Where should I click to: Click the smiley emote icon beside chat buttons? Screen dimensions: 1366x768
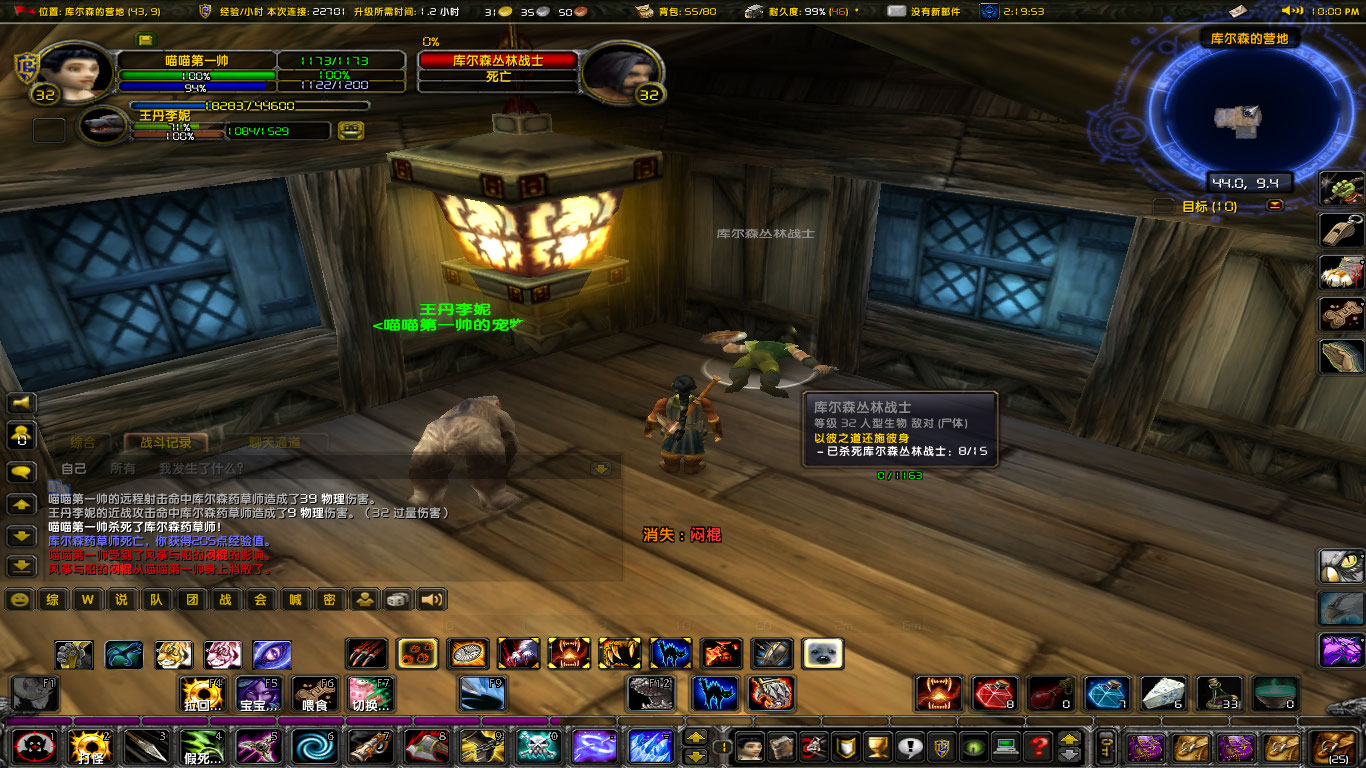[x=18, y=600]
